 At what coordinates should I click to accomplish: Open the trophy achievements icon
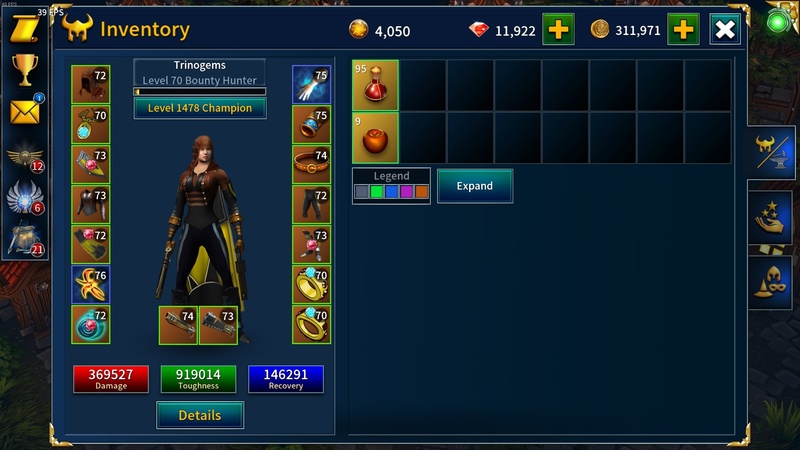(x=24, y=69)
